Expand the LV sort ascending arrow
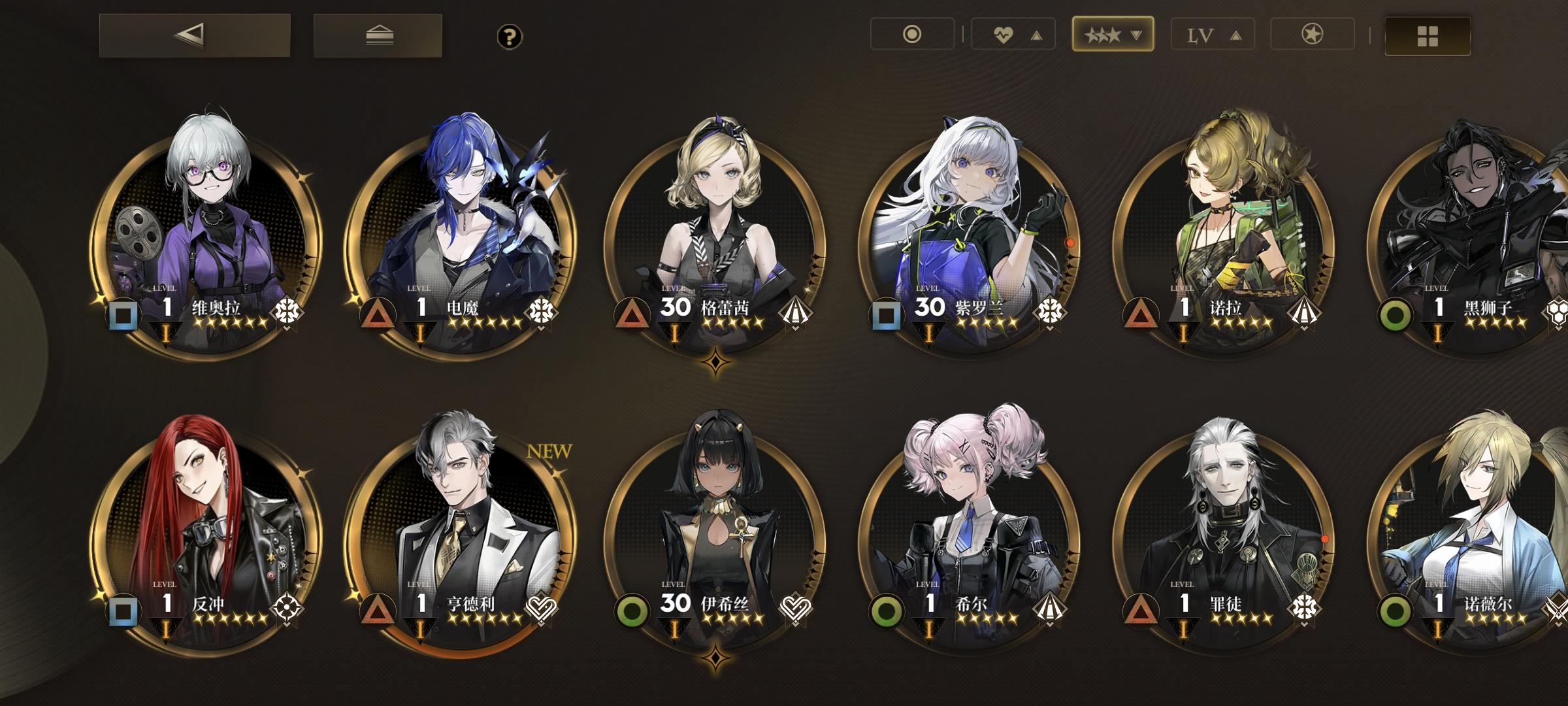Viewport: 1568px width, 706px height. 1235,35
